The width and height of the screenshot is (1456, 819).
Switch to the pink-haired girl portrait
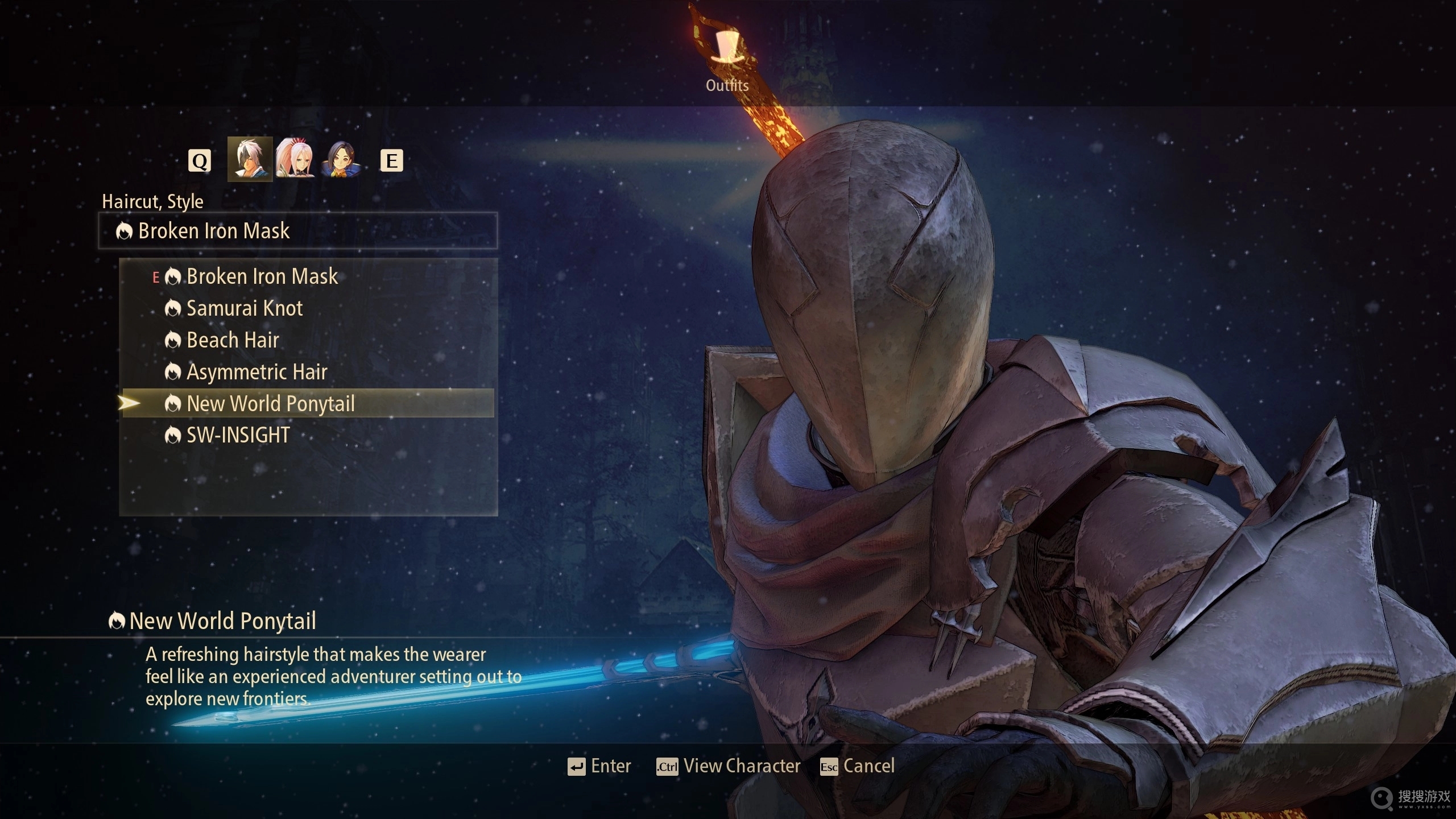tap(295, 160)
